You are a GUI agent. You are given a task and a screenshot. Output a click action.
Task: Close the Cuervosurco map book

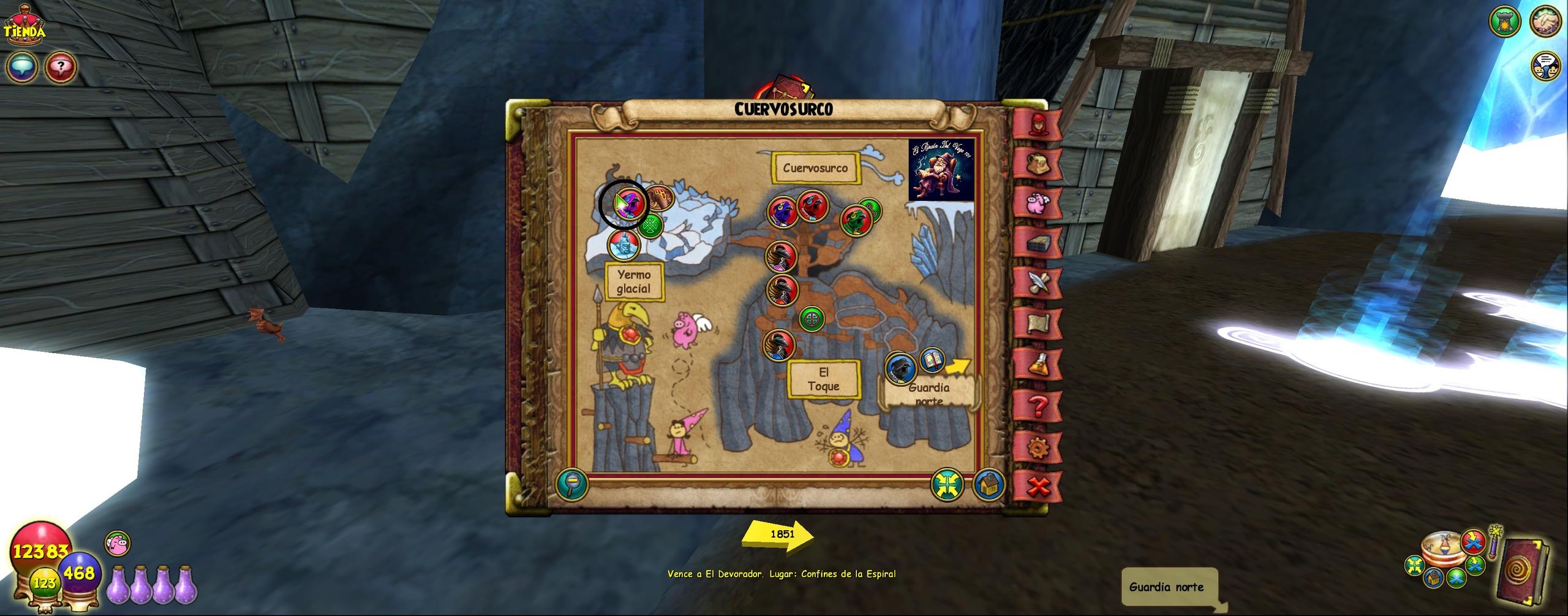click(1038, 487)
